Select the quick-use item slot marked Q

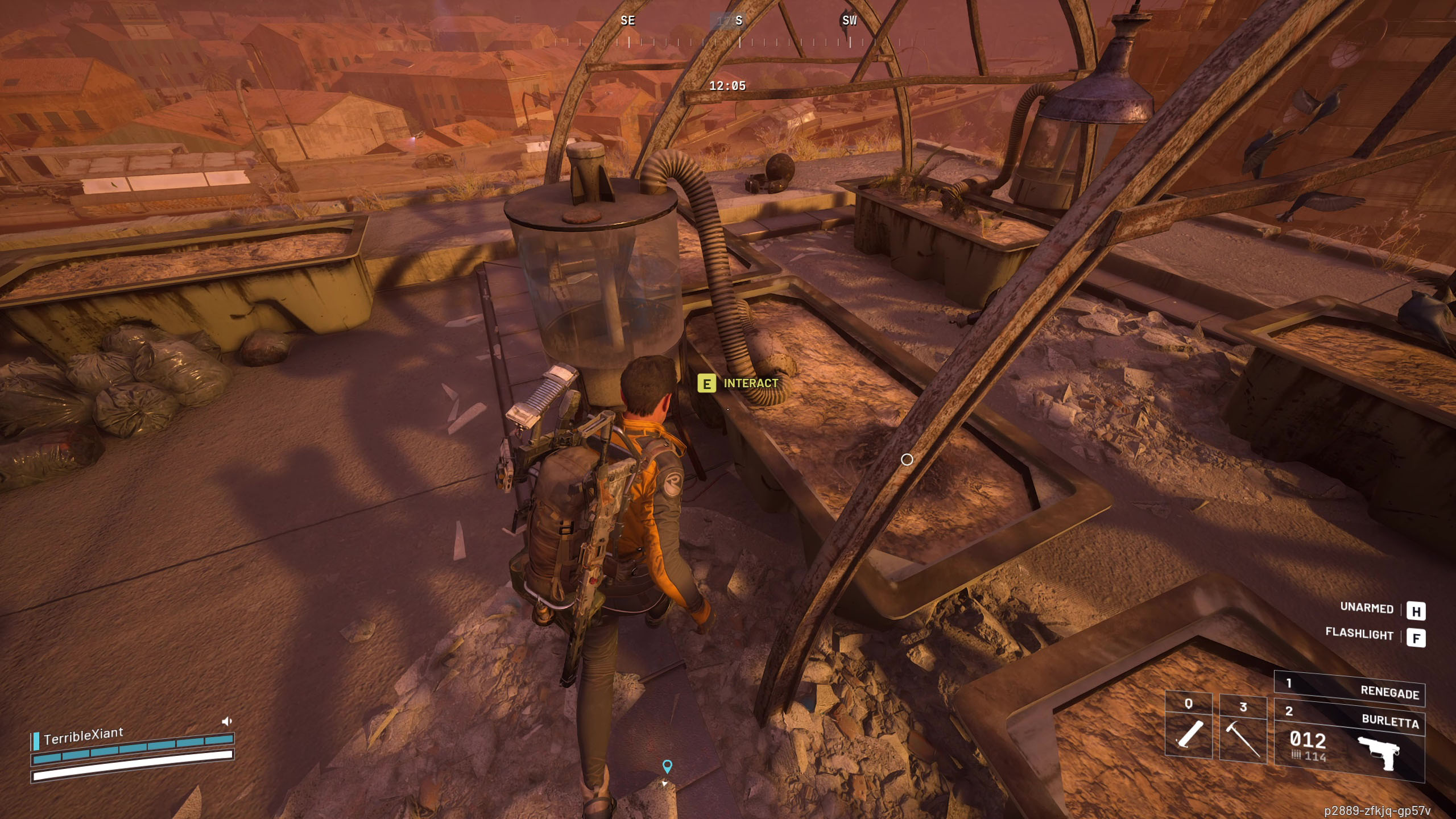coord(1188,727)
